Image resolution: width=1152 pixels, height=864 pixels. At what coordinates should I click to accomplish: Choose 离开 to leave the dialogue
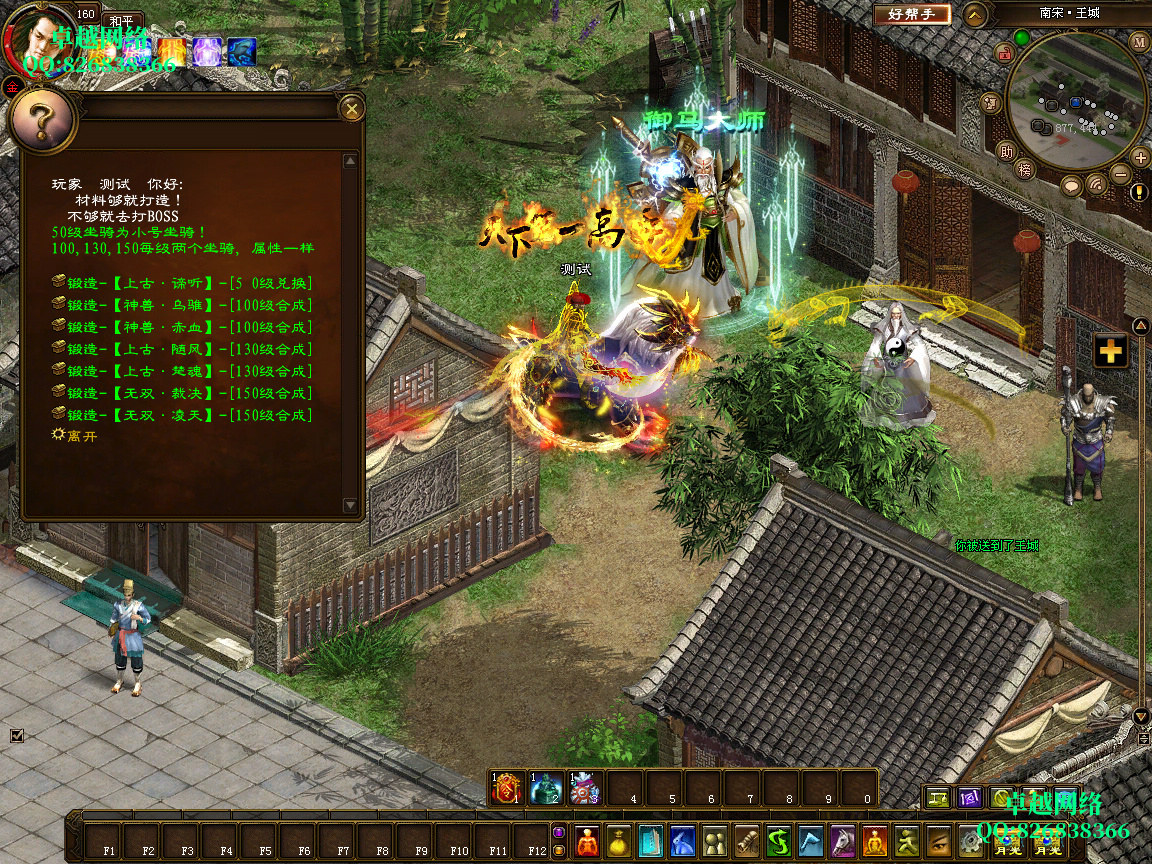tap(76, 436)
